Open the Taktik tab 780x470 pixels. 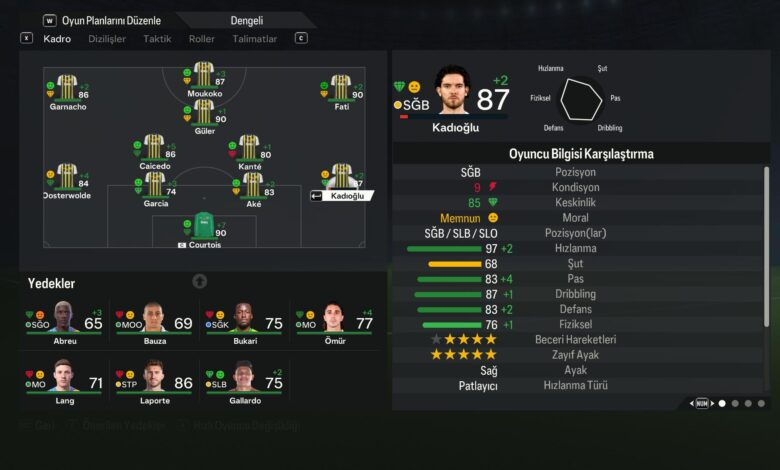click(157, 39)
